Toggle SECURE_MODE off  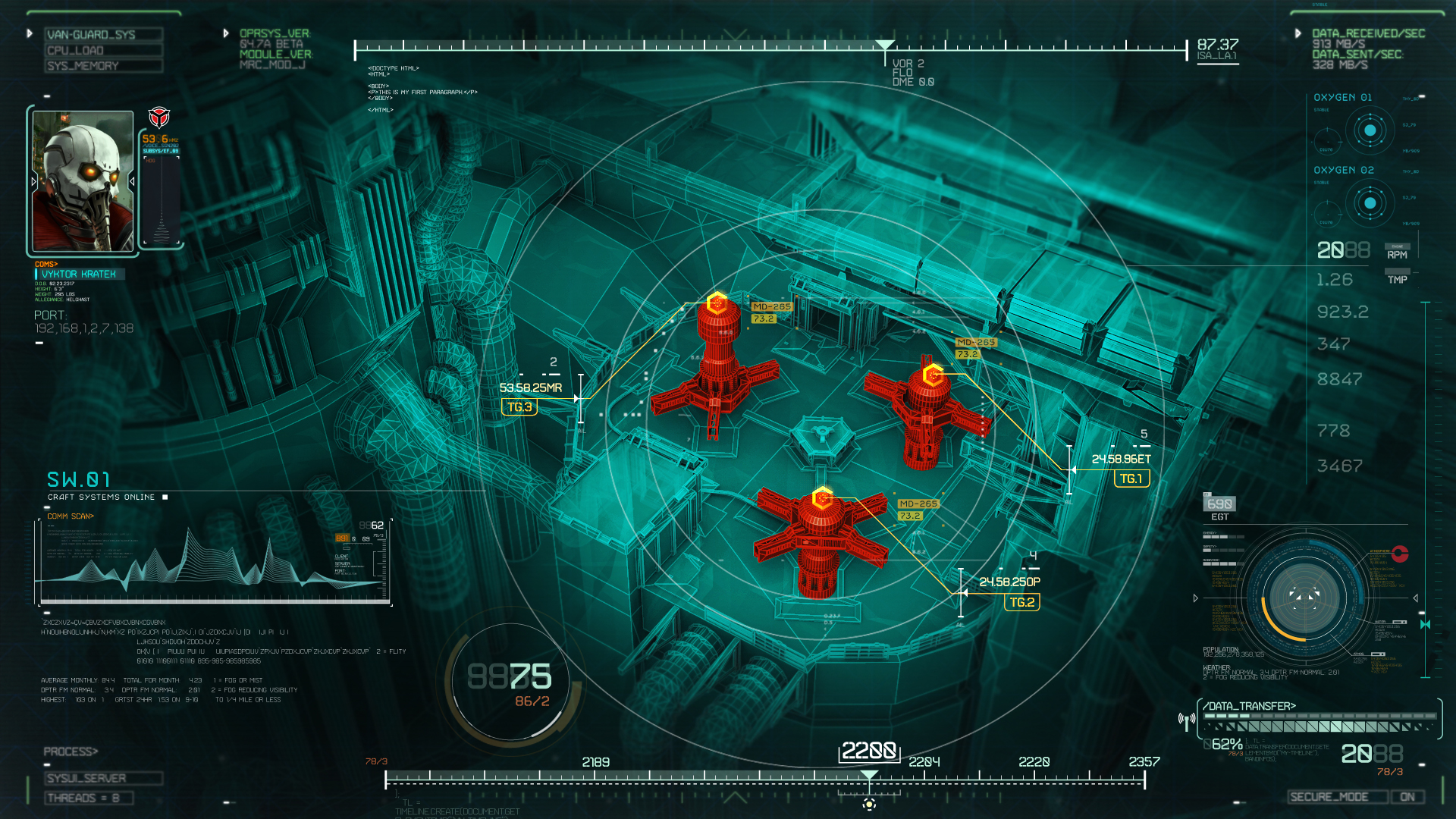coord(1407,797)
